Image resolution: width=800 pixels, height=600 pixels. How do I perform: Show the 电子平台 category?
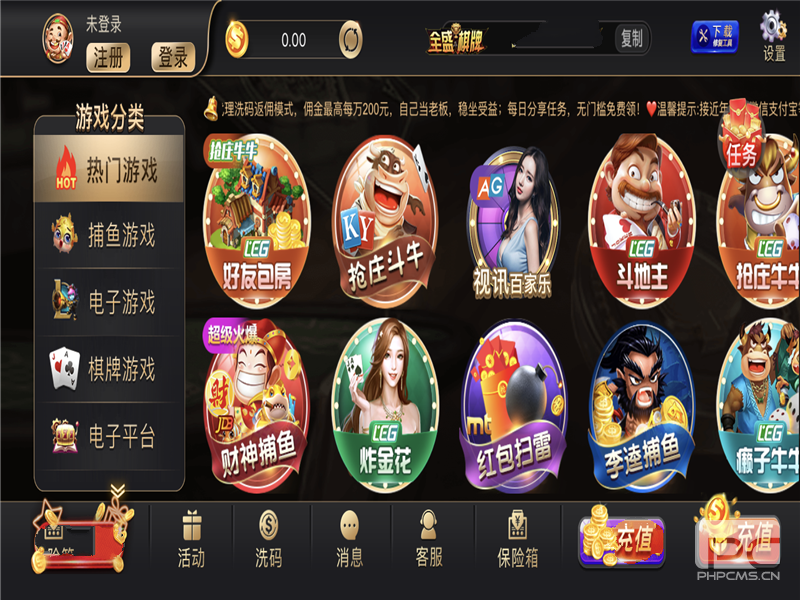pyautogui.click(x=110, y=436)
